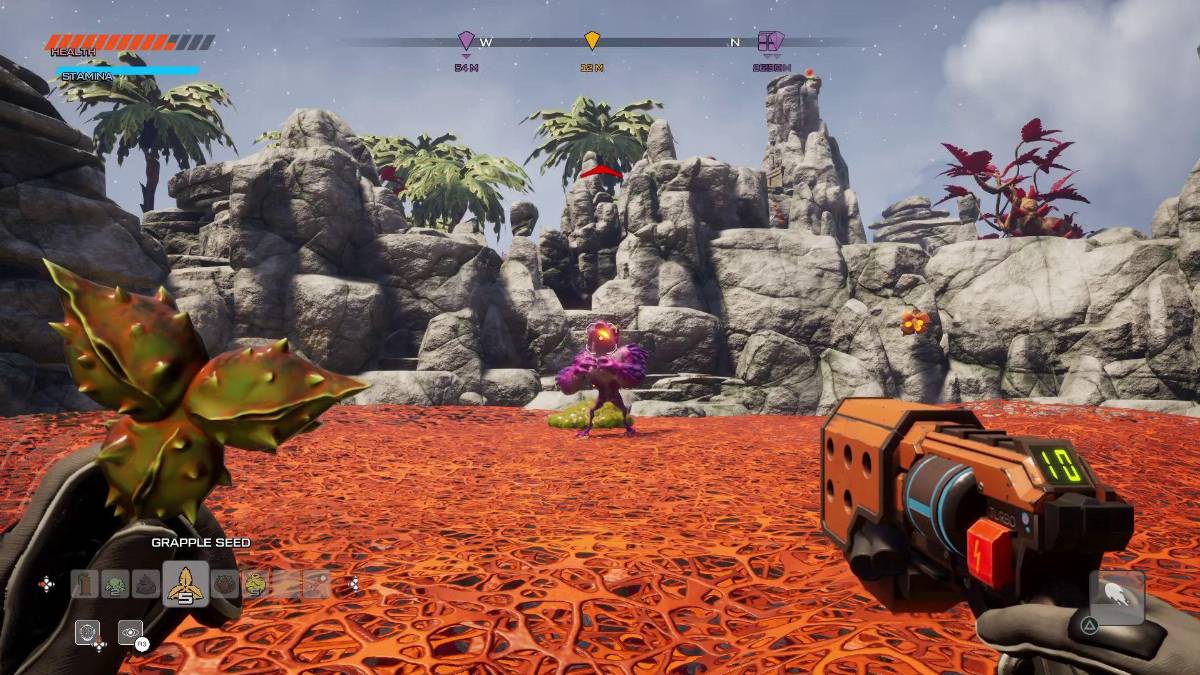Viewport: 1200px width, 675px height.
Task: Open the circular targeting ability icon
Action: click(x=87, y=632)
